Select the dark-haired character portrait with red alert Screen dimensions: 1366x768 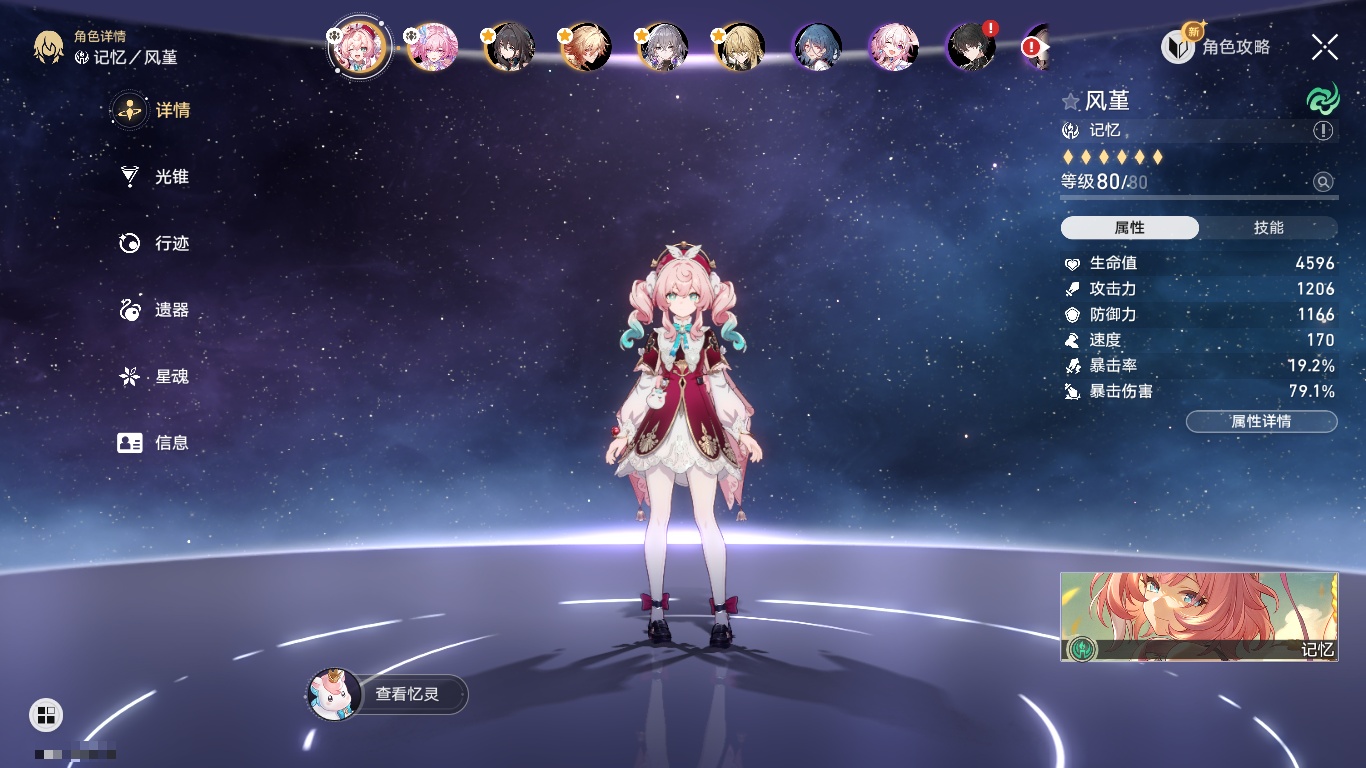pos(971,46)
